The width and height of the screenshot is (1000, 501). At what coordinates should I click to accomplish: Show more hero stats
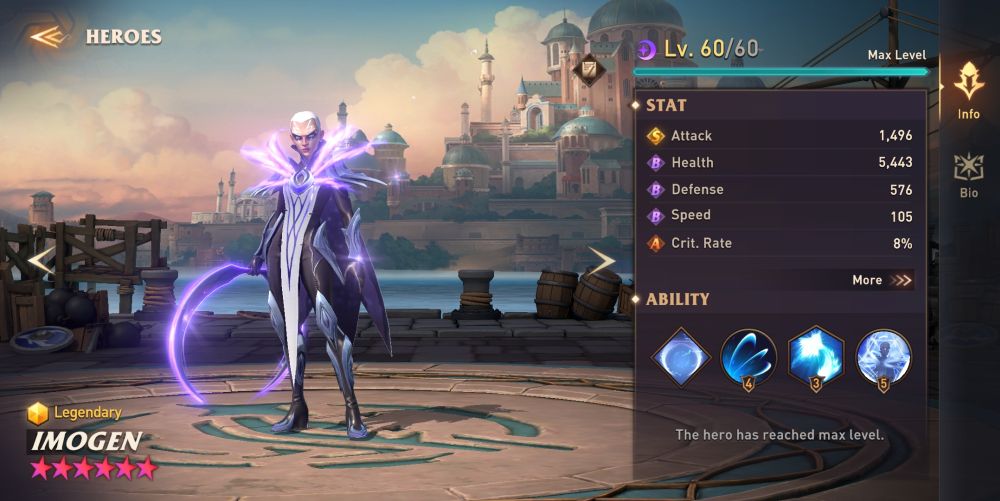tap(882, 280)
